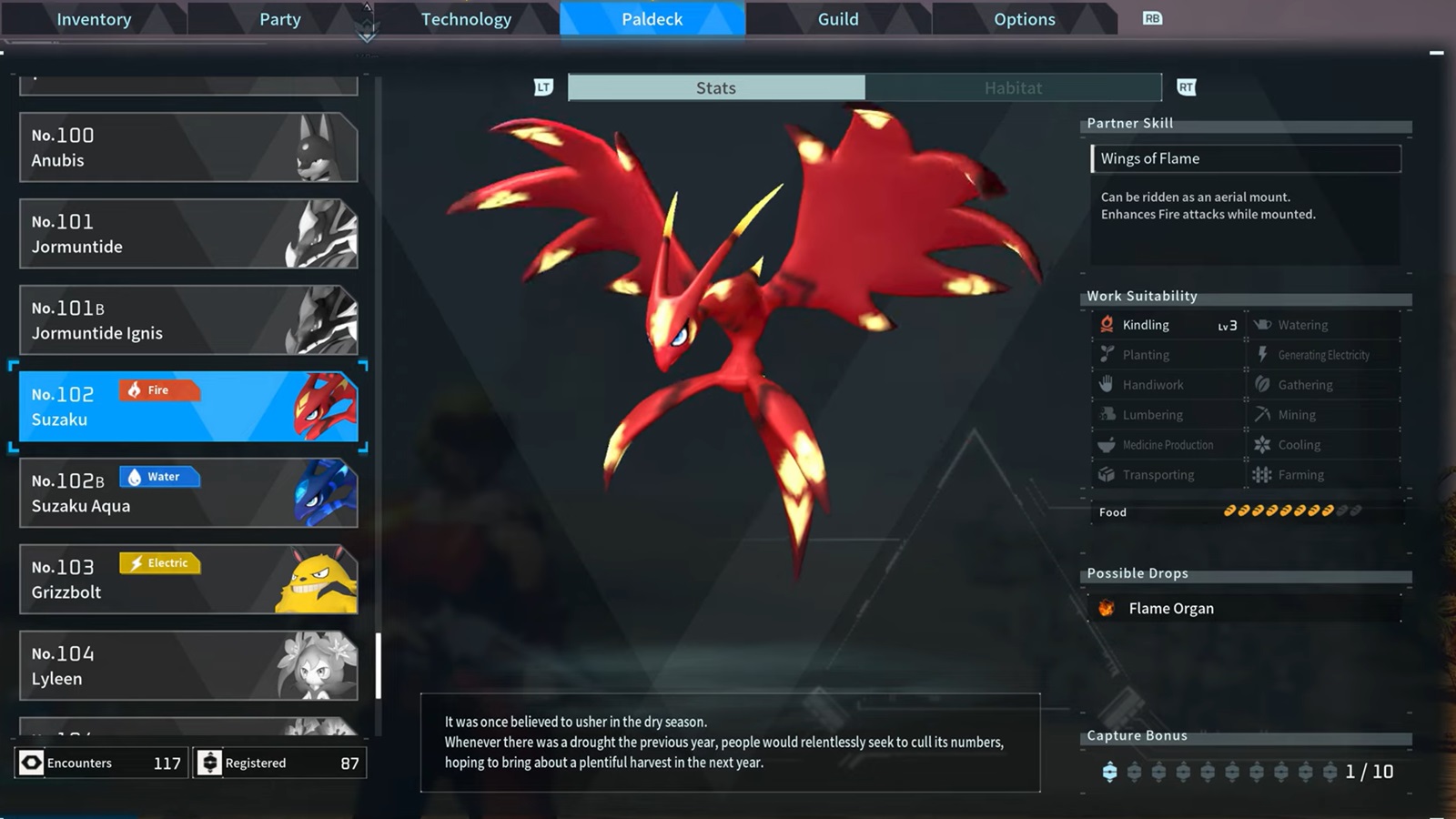Click the Flame Organ drop icon
1456x819 pixels.
coord(1107,608)
